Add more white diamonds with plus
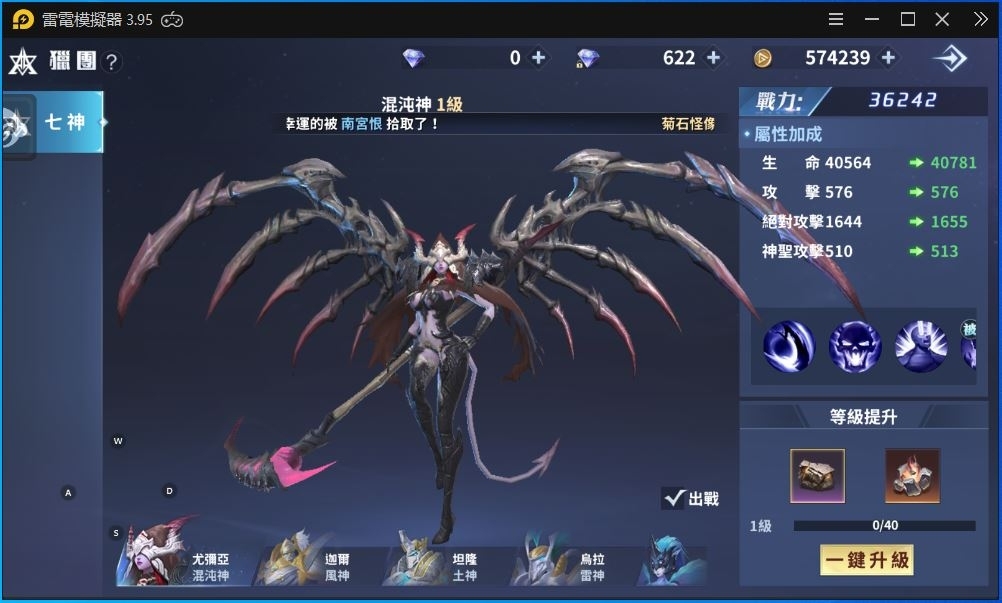The image size is (1002, 603). [539, 58]
